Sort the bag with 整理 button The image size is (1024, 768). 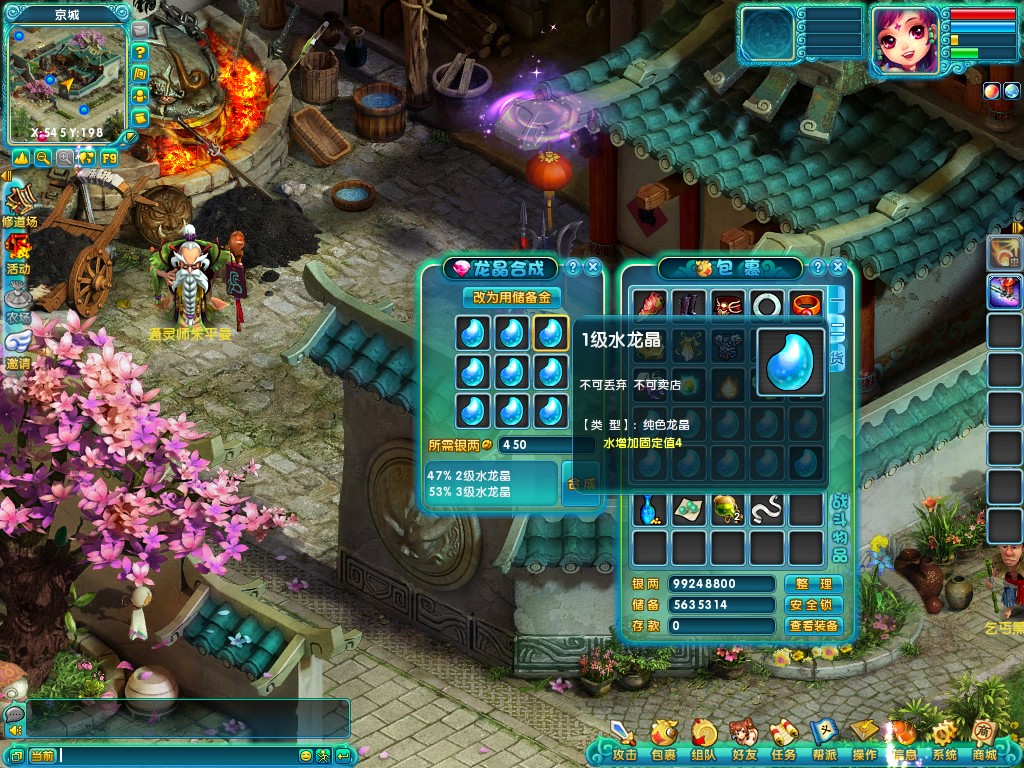(x=813, y=584)
